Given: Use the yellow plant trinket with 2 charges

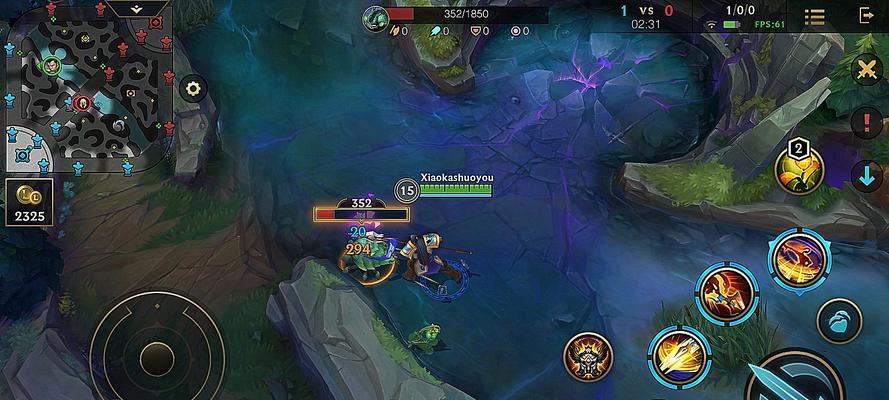Looking at the screenshot, I should point(800,172).
